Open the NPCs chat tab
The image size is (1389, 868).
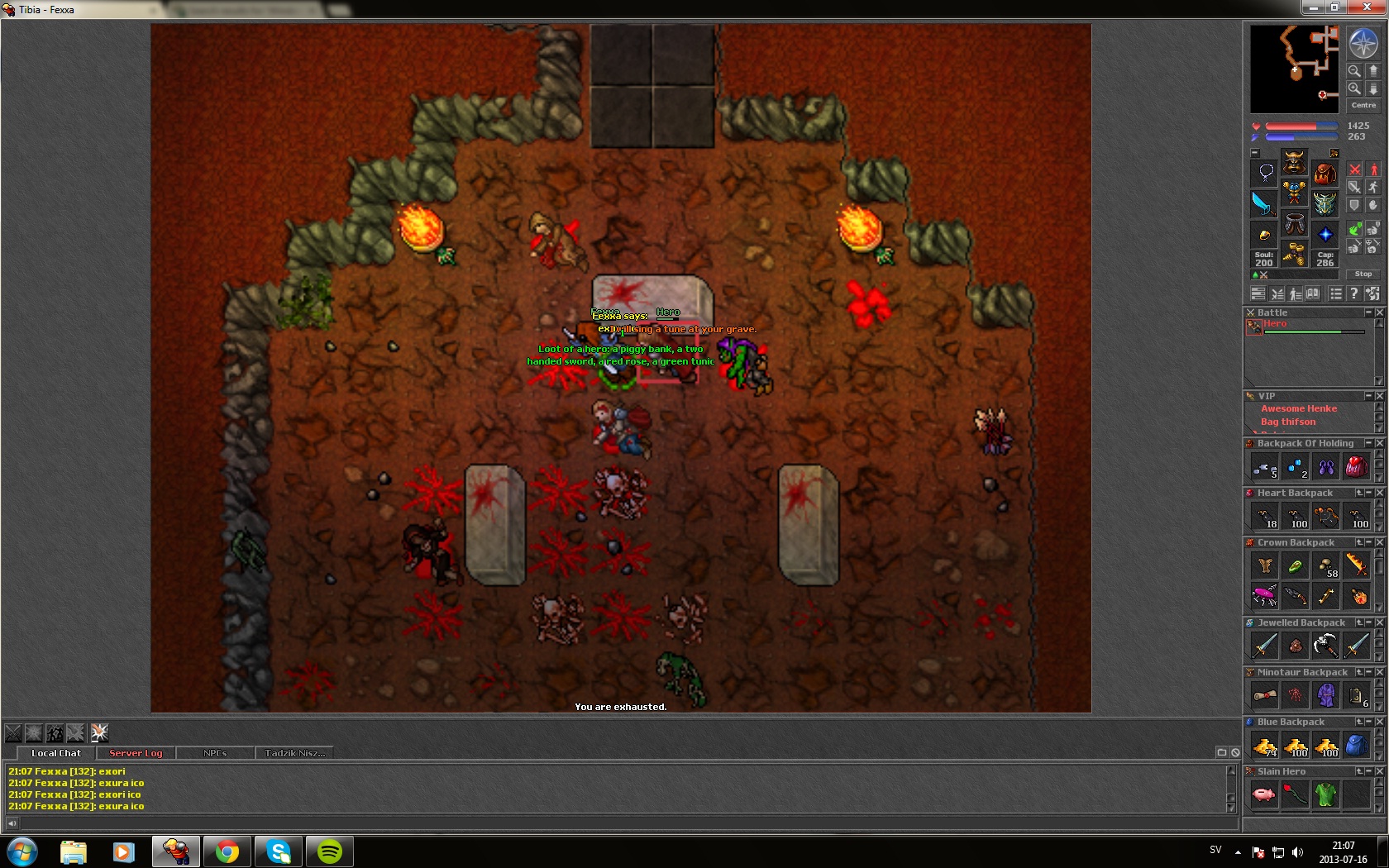click(x=215, y=753)
